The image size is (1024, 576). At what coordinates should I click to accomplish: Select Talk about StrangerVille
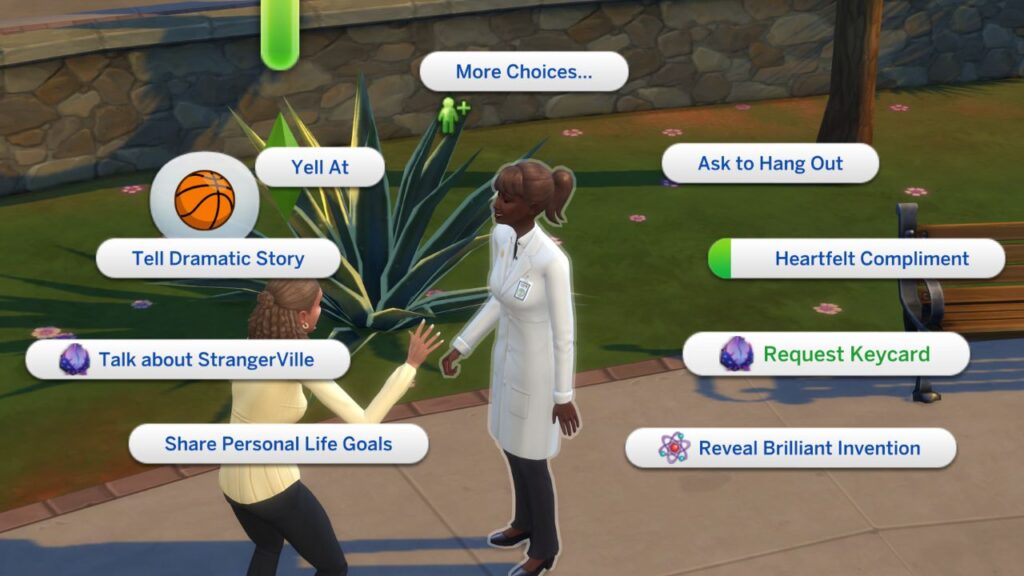(188, 360)
